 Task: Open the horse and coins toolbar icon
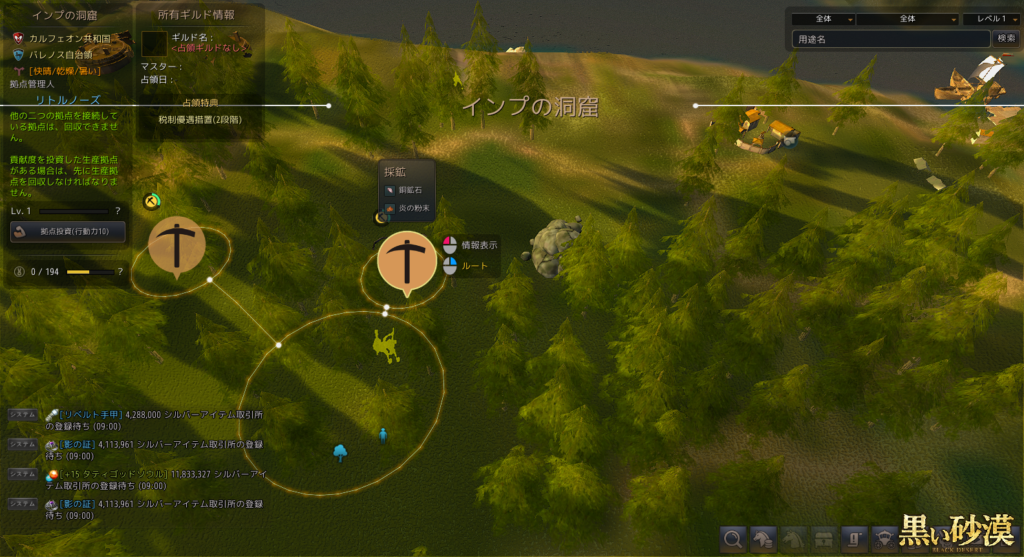click(763, 539)
